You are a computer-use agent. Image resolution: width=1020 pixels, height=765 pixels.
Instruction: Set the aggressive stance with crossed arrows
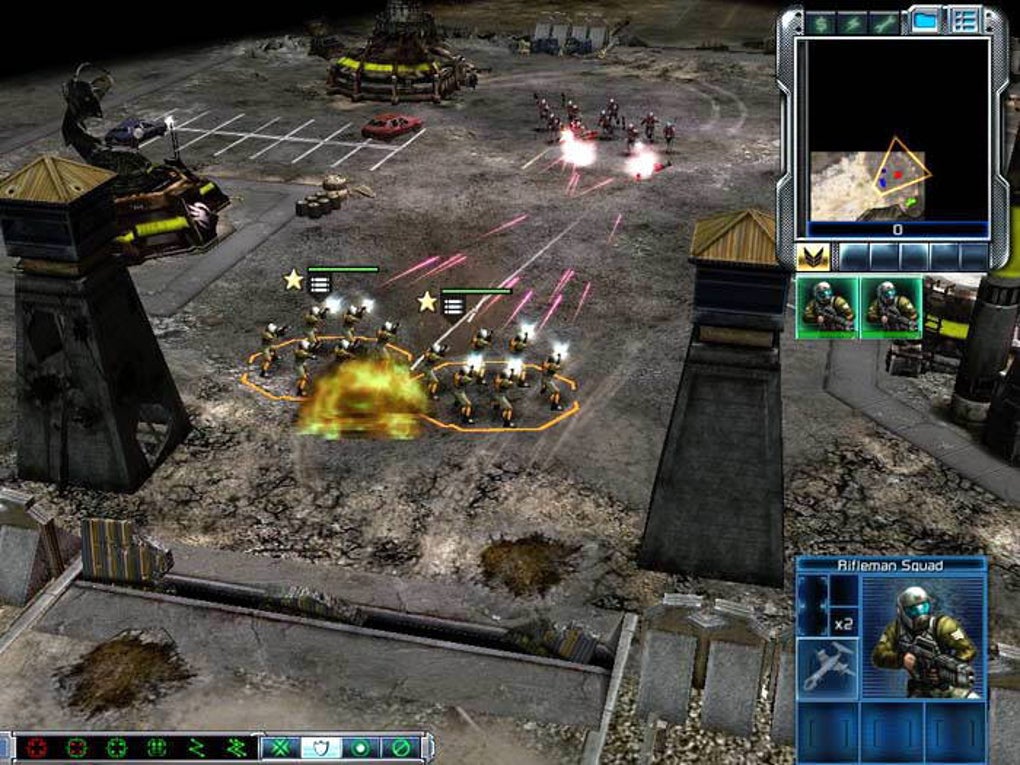click(280, 747)
